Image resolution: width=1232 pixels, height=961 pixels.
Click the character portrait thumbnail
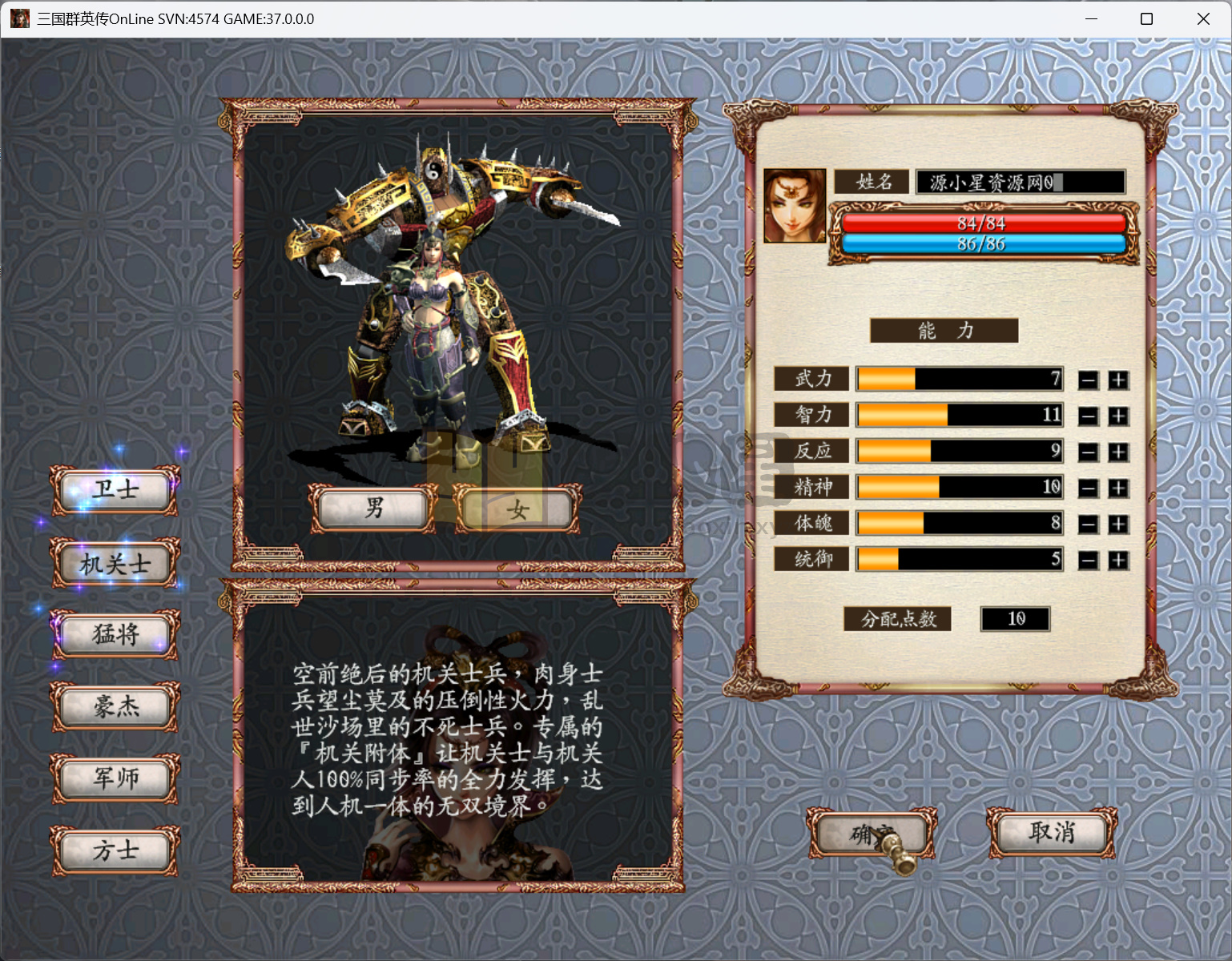point(795,204)
